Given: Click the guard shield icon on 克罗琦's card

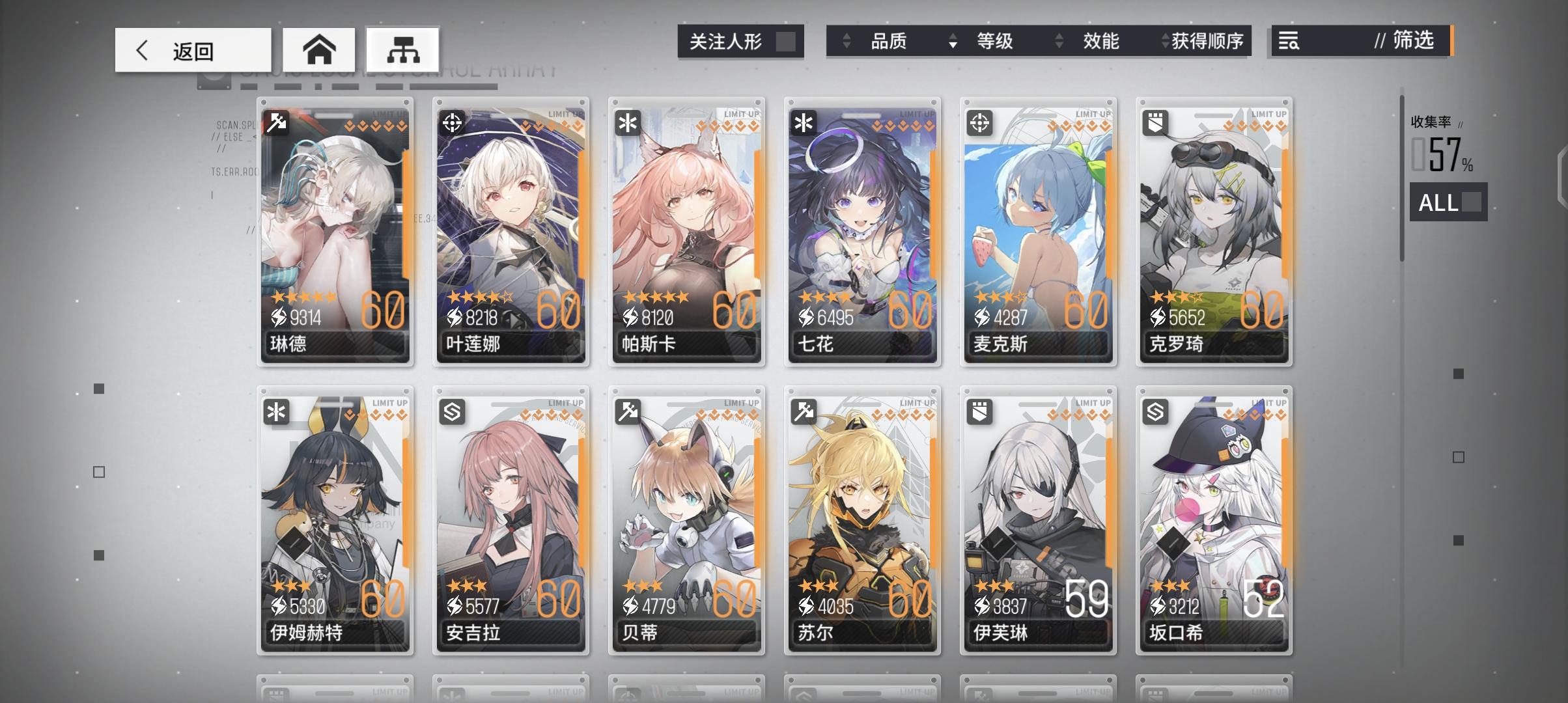Looking at the screenshot, I should [x=1154, y=121].
